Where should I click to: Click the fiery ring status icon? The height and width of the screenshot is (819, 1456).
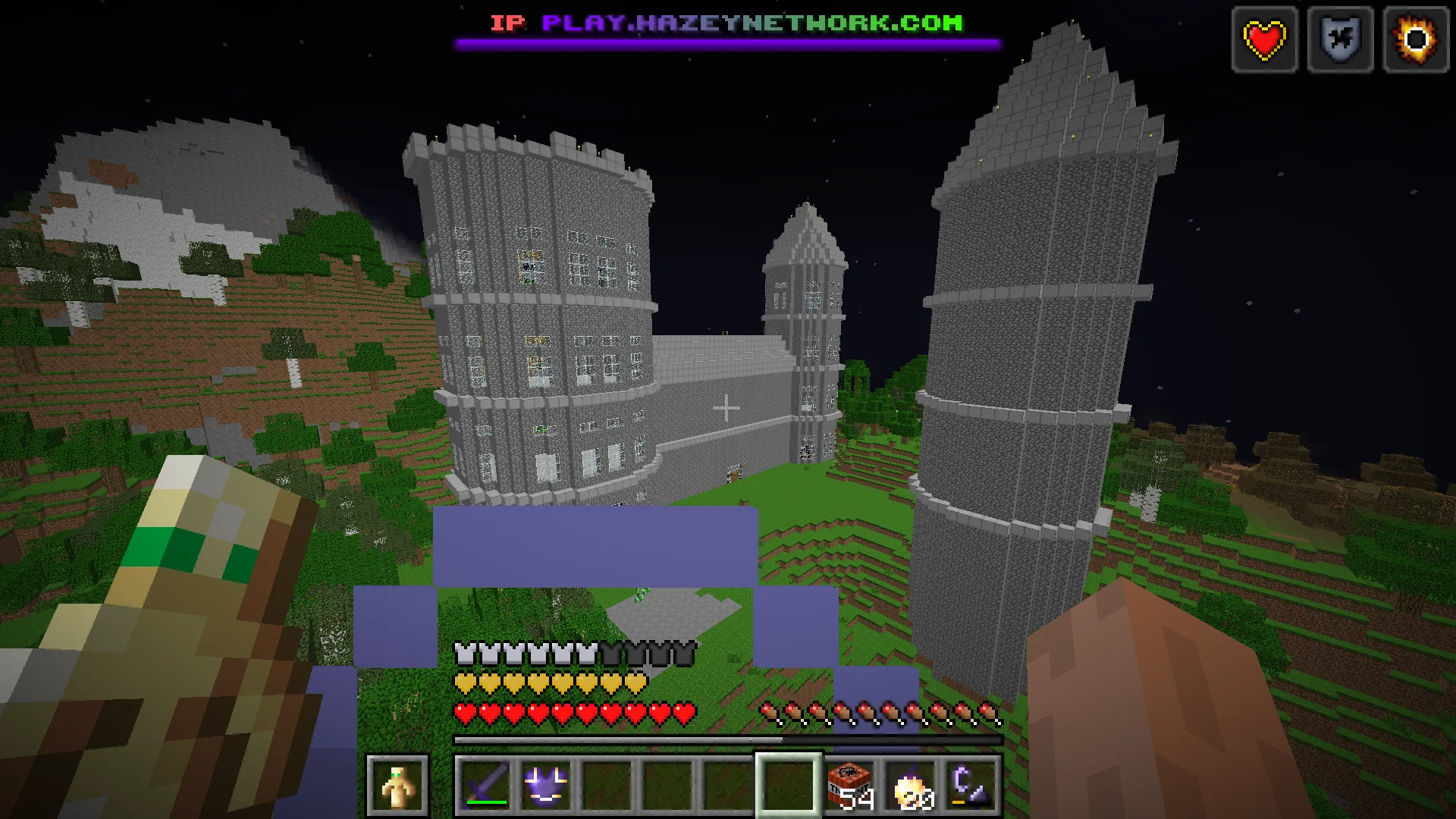point(1416,39)
